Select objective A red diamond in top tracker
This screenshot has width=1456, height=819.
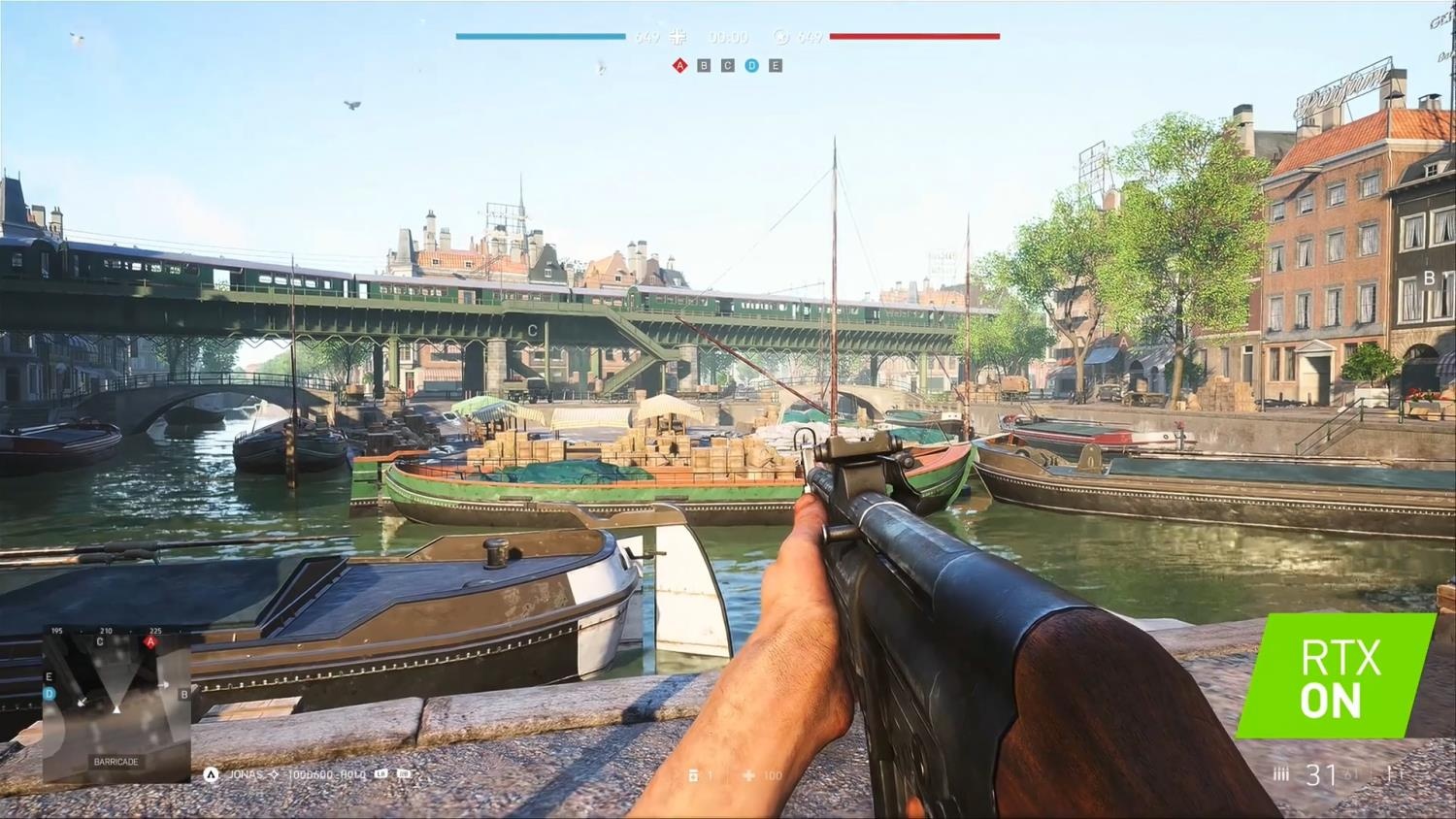click(x=679, y=66)
